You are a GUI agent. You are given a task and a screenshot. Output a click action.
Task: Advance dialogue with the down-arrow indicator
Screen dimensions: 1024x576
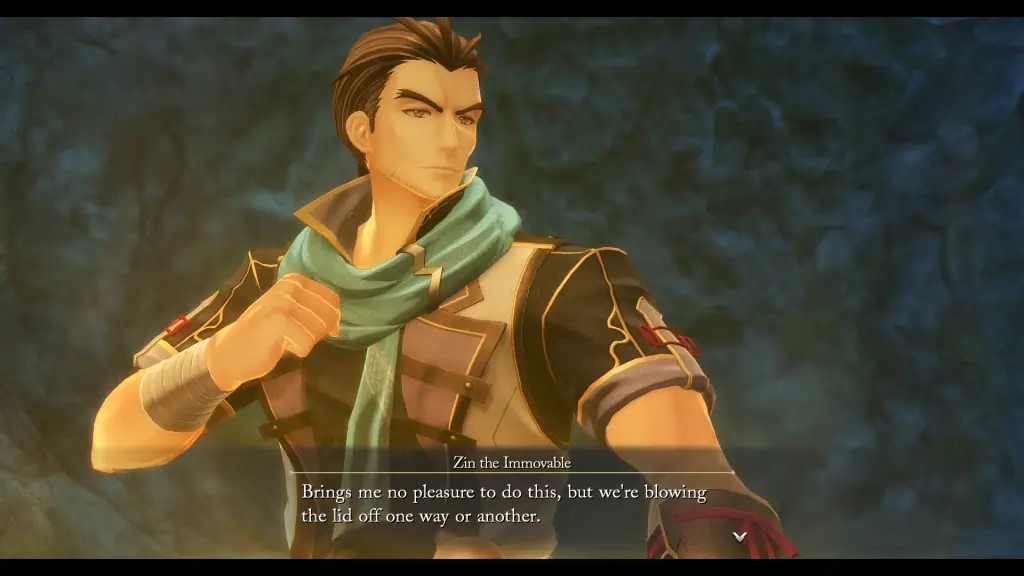tap(740, 536)
